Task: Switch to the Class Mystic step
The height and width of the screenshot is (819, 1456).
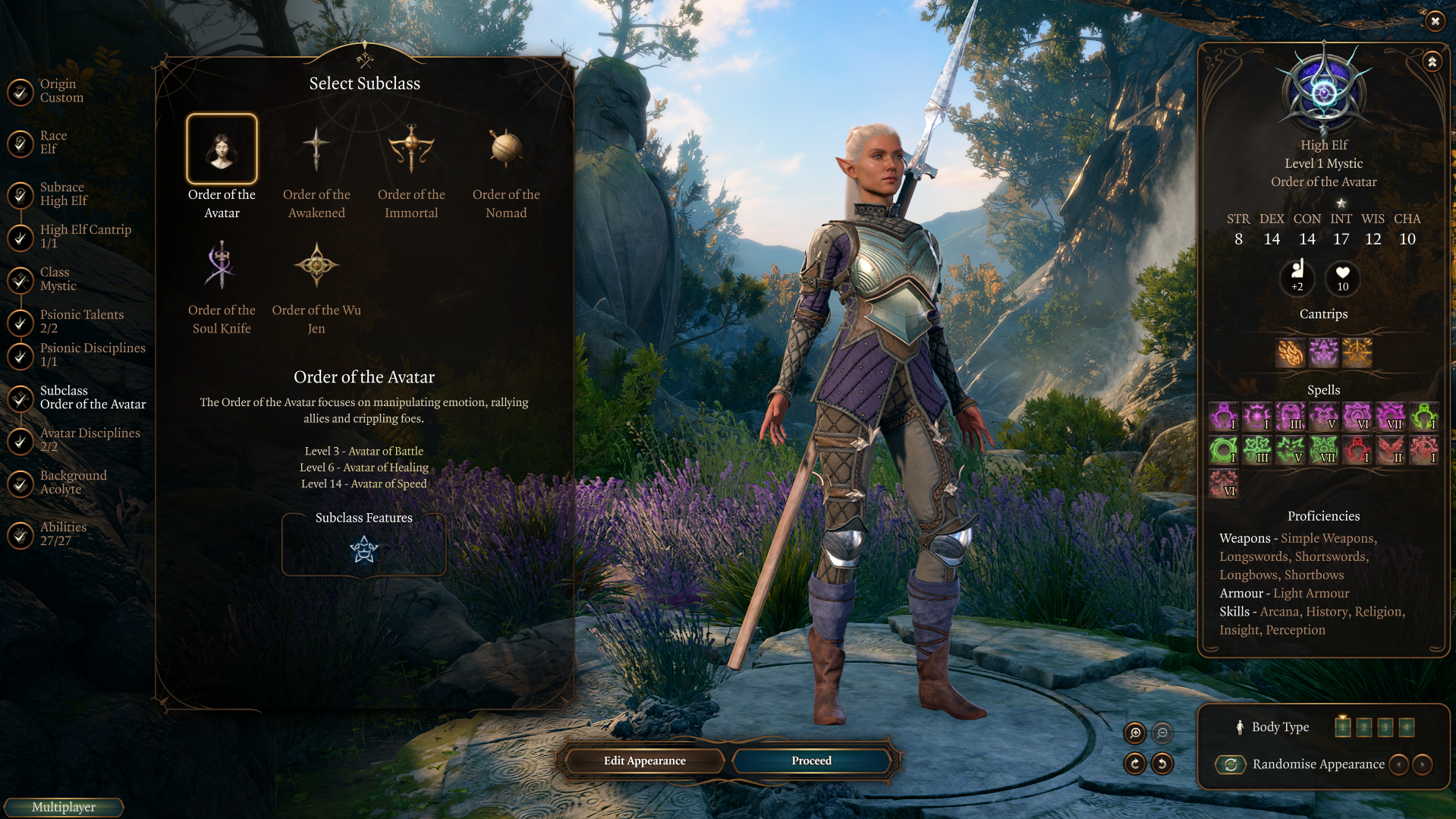Action: [x=58, y=279]
